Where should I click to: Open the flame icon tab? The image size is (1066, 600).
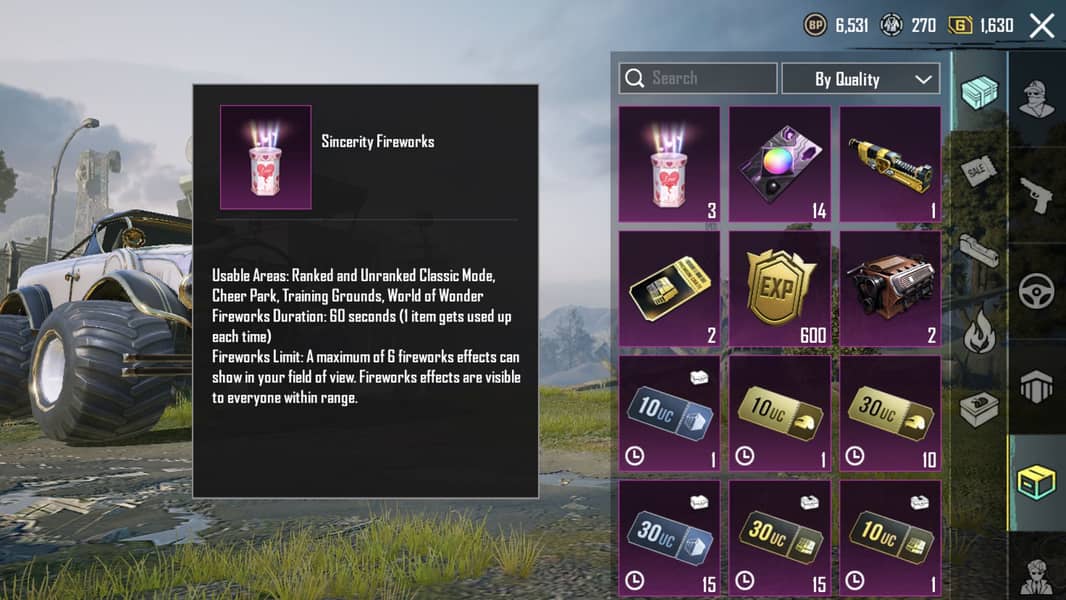pyautogui.click(x=979, y=332)
